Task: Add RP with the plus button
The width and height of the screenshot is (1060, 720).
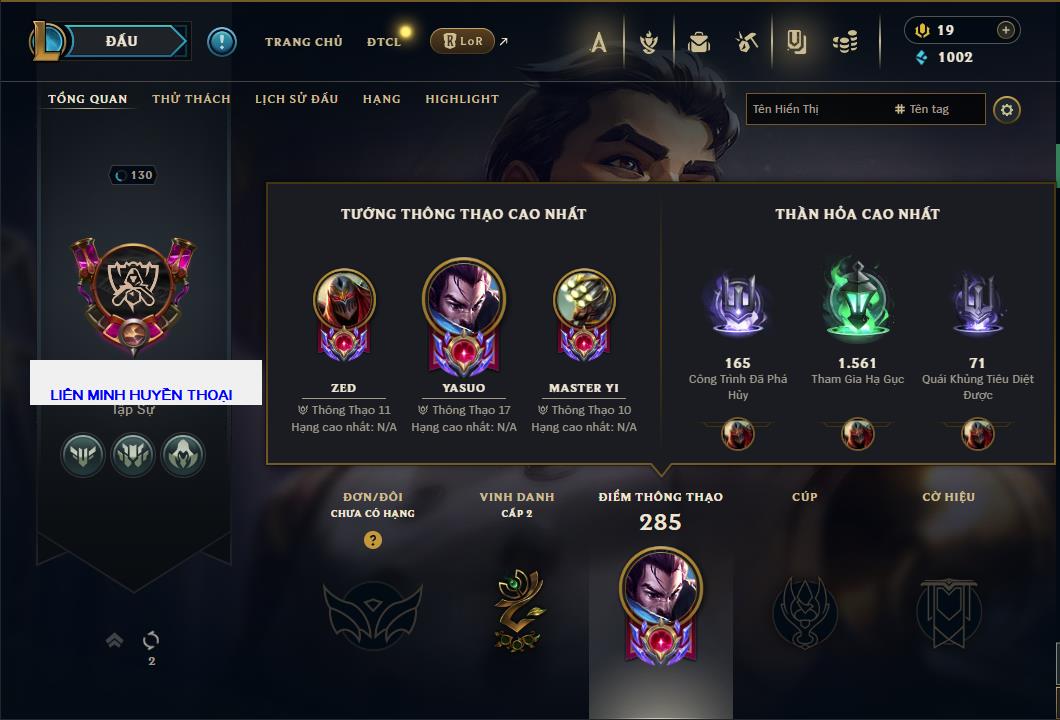Action: tap(1006, 30)
